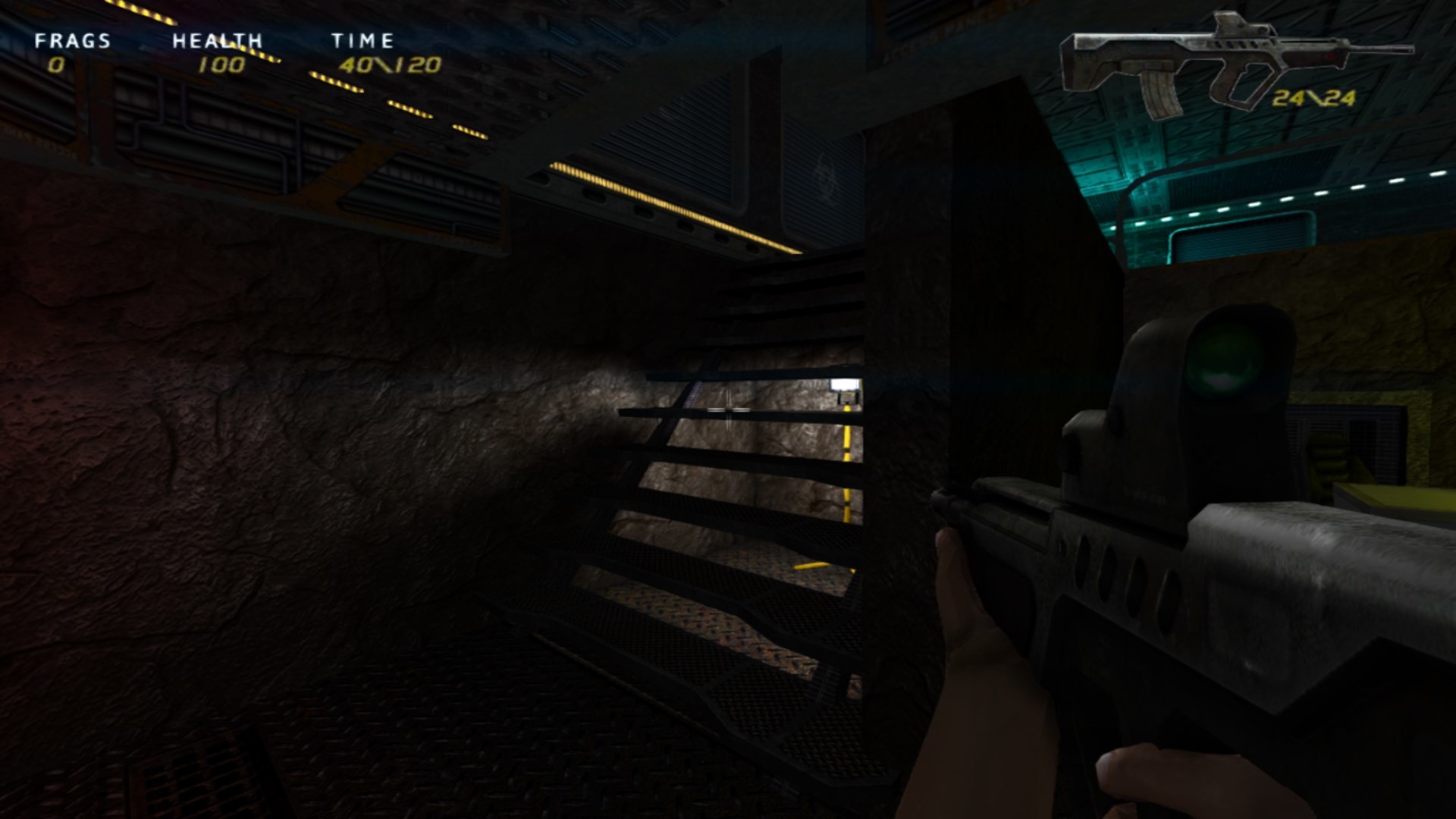Screen dimensions: 1456x819
Task: Select the FRAGS header label
Action: tap(74, 42)
